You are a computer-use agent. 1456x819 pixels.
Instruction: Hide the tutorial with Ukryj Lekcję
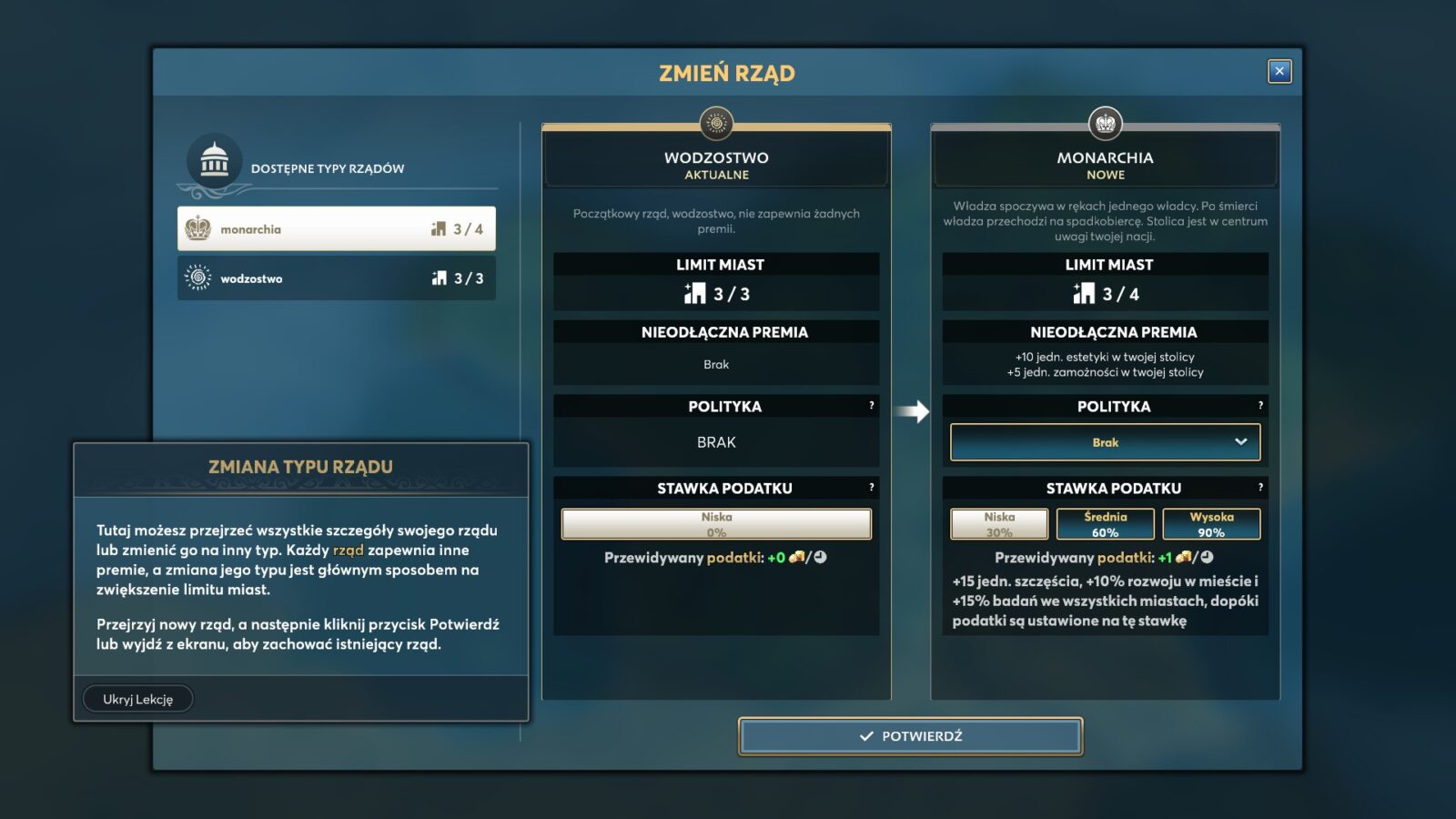tap(137, 699)
